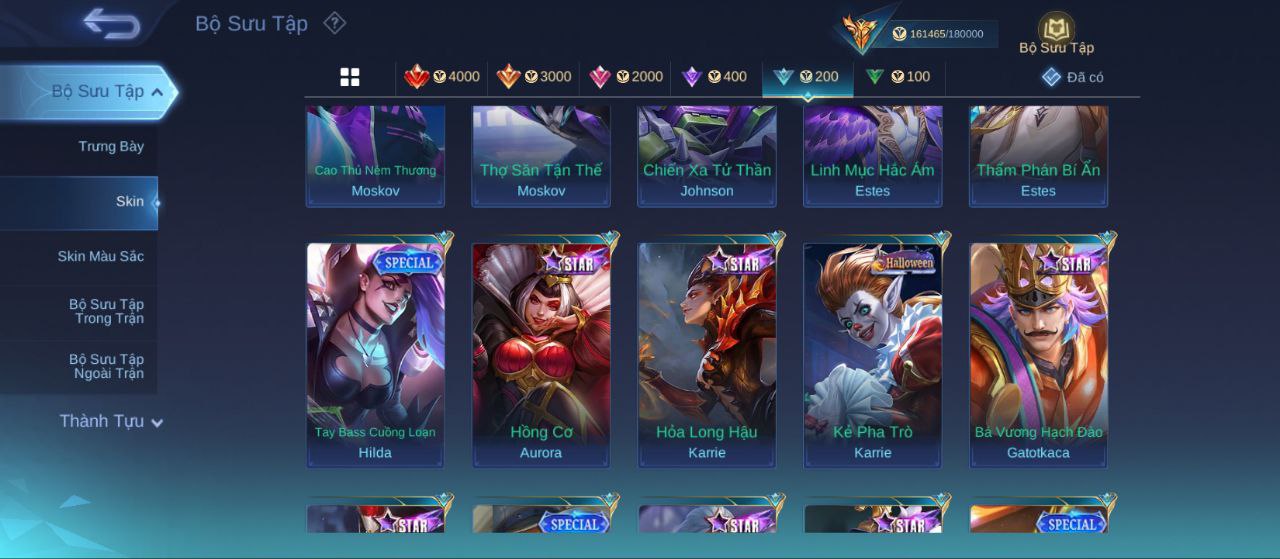Choose Karrie's Kẻ Pha Trò skin
1280x559 pixels.
click(x=873, y=355)
